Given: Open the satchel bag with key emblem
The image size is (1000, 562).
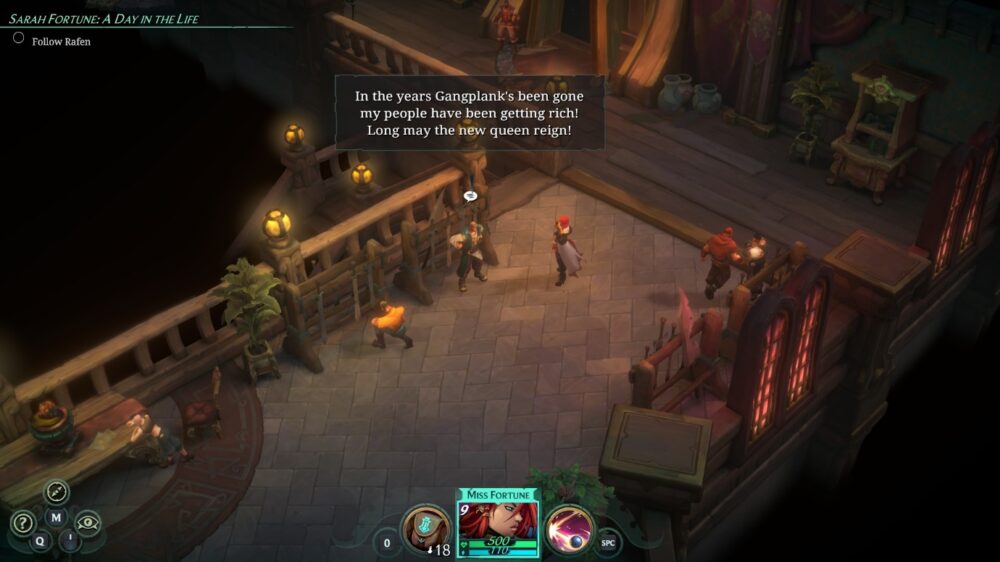Looking at the screenshot, I should pos(425,528).
